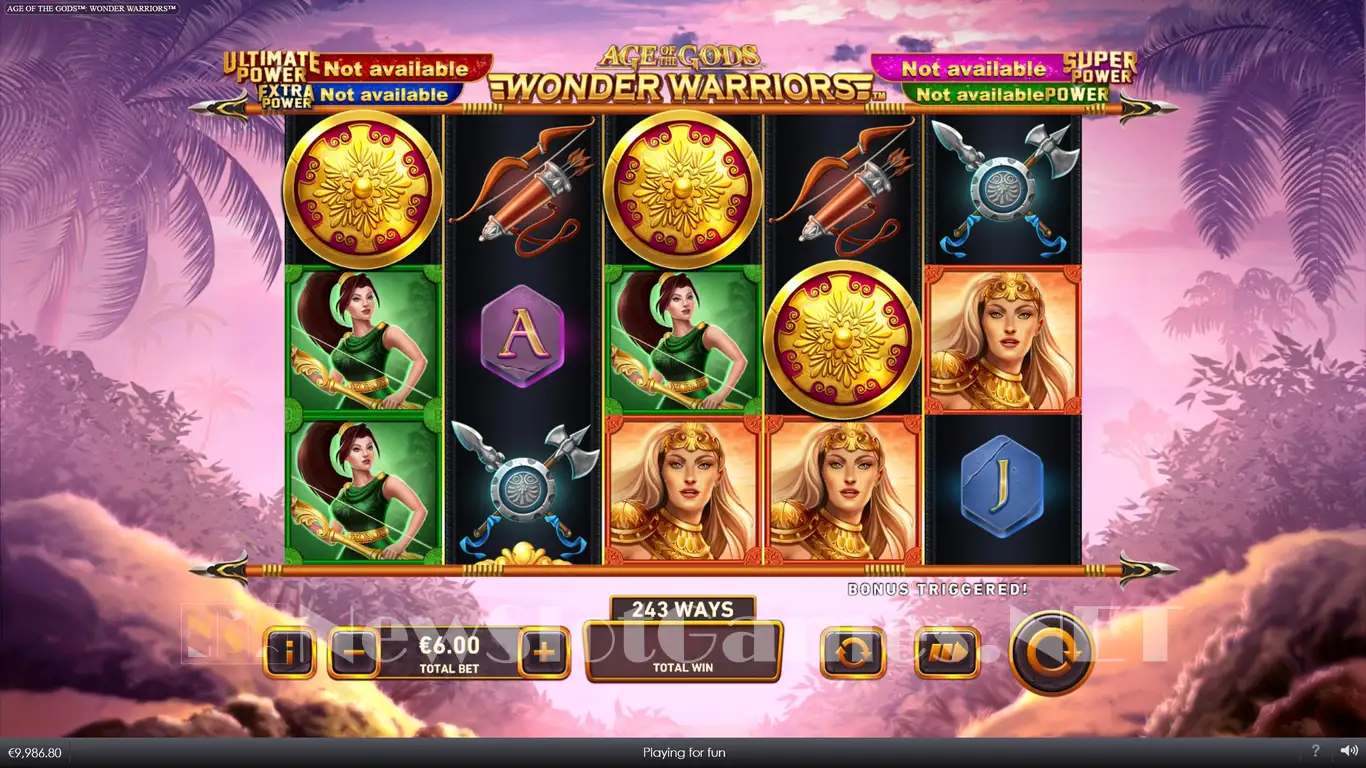Increase the total bet with plus
This screenshot has height=768, width=1366.
click(x=543, y=654)
